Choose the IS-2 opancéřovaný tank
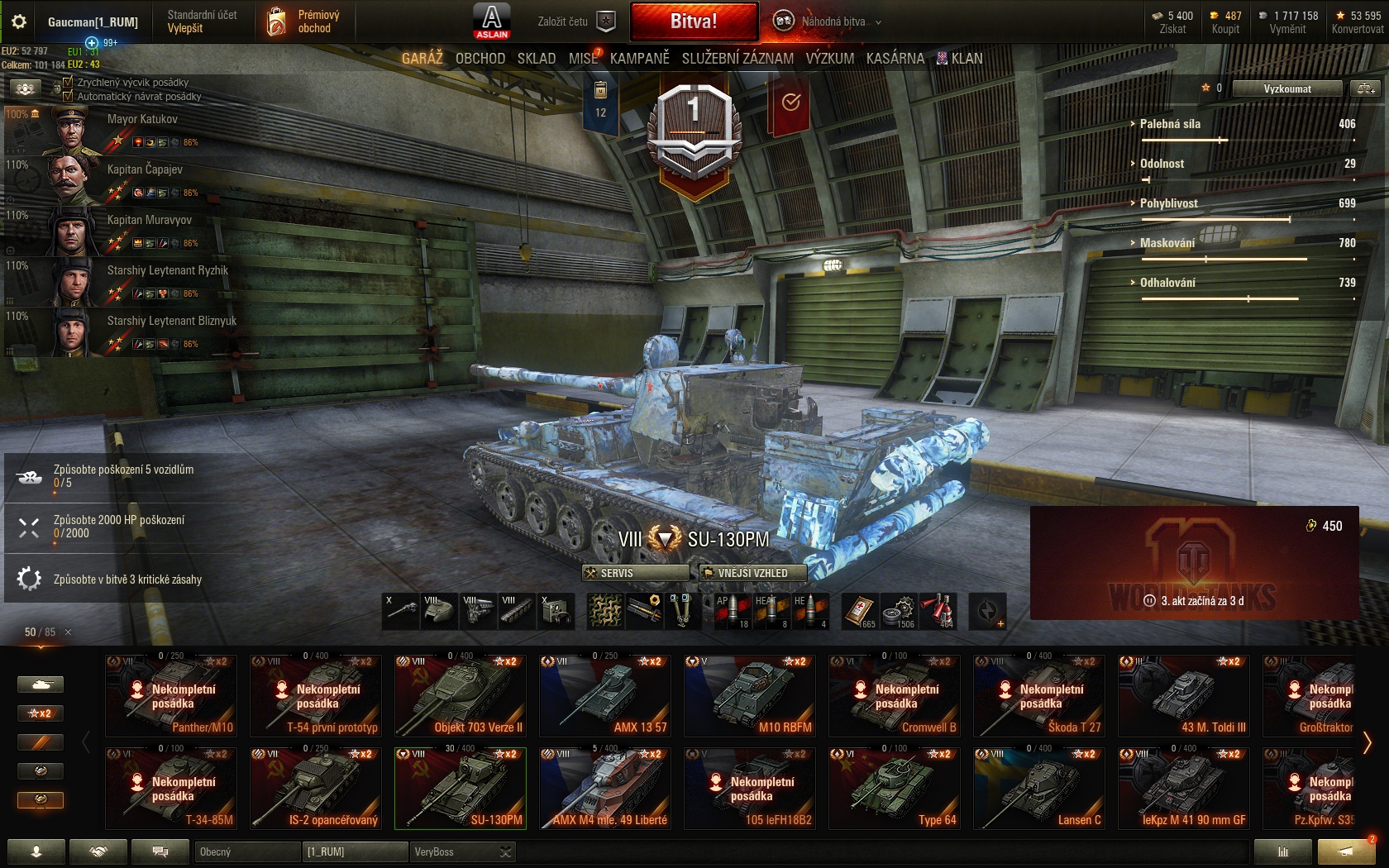The height and width of the screenshot is (868, 1389). click(x=316, y=788)
